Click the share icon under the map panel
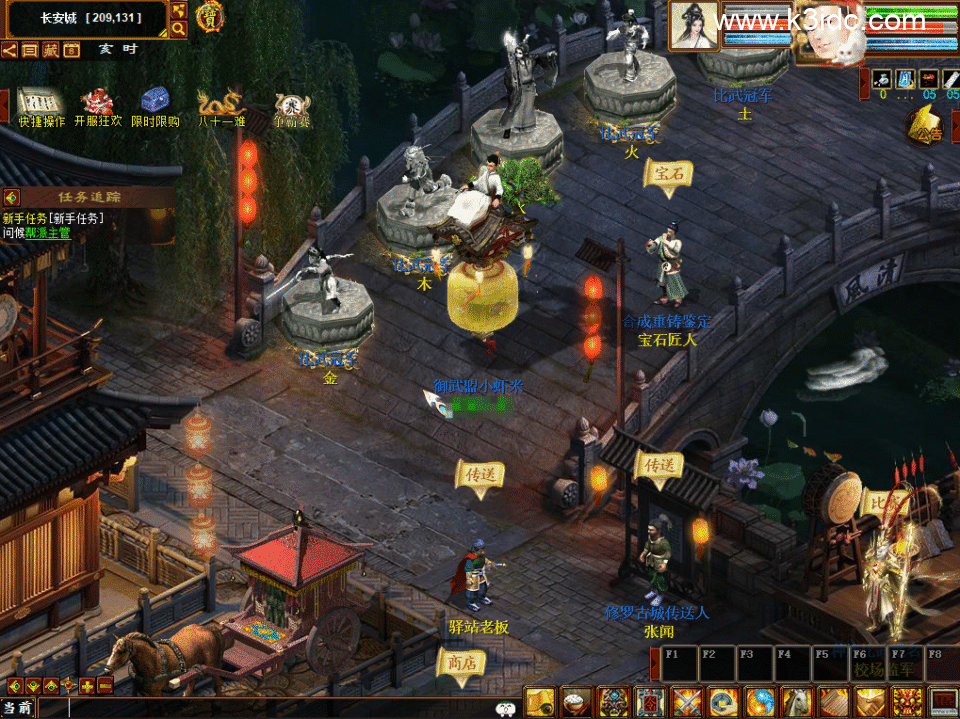 click(9, 50)
